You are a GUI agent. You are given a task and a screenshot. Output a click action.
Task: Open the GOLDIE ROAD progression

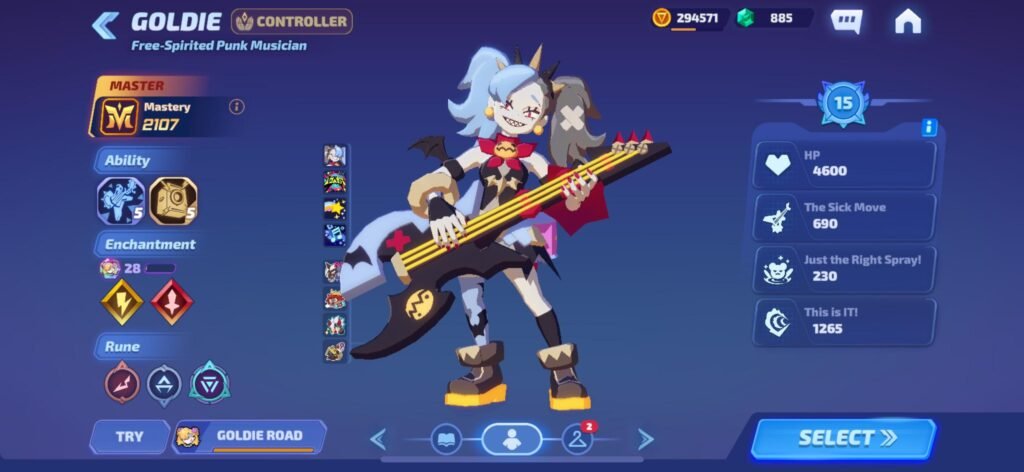tap(250, 436)
